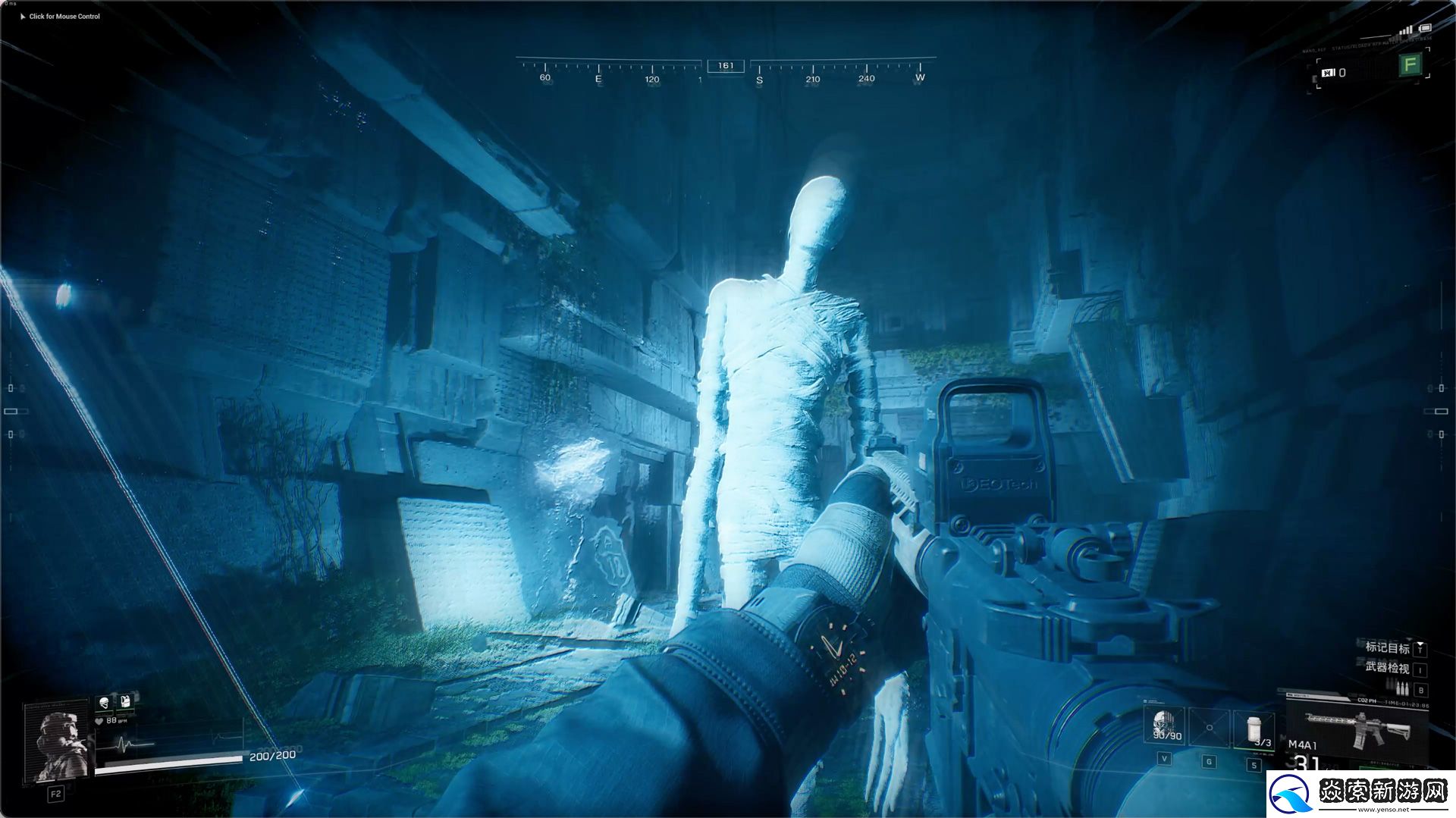The width and height of the screenshot is (1456, 818).
Task: Click the 武器检视 weapon inspect label
Action: pyautogui.click(x=1387, y=668)
